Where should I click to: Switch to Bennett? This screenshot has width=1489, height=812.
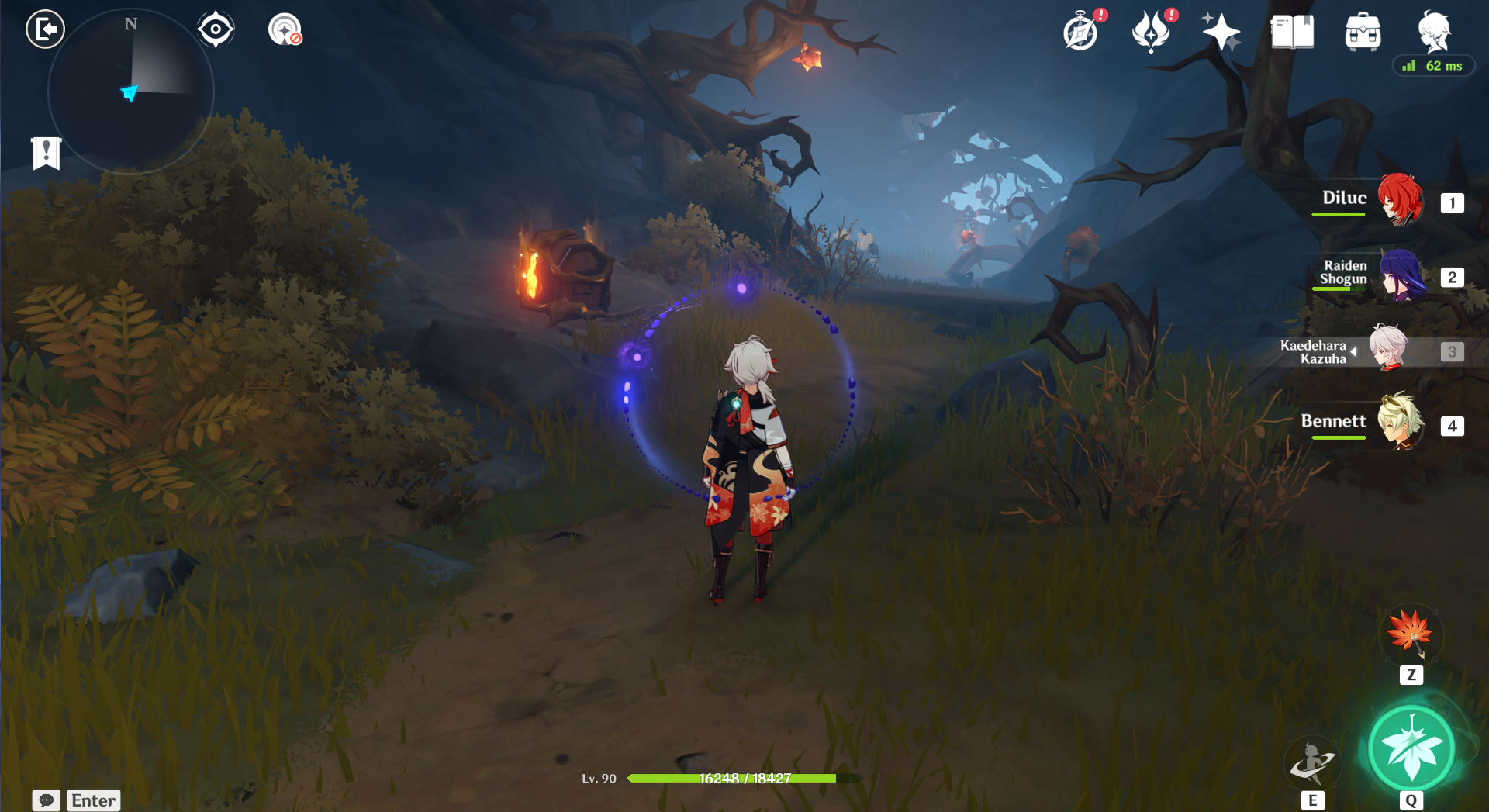pos(1400,423)
